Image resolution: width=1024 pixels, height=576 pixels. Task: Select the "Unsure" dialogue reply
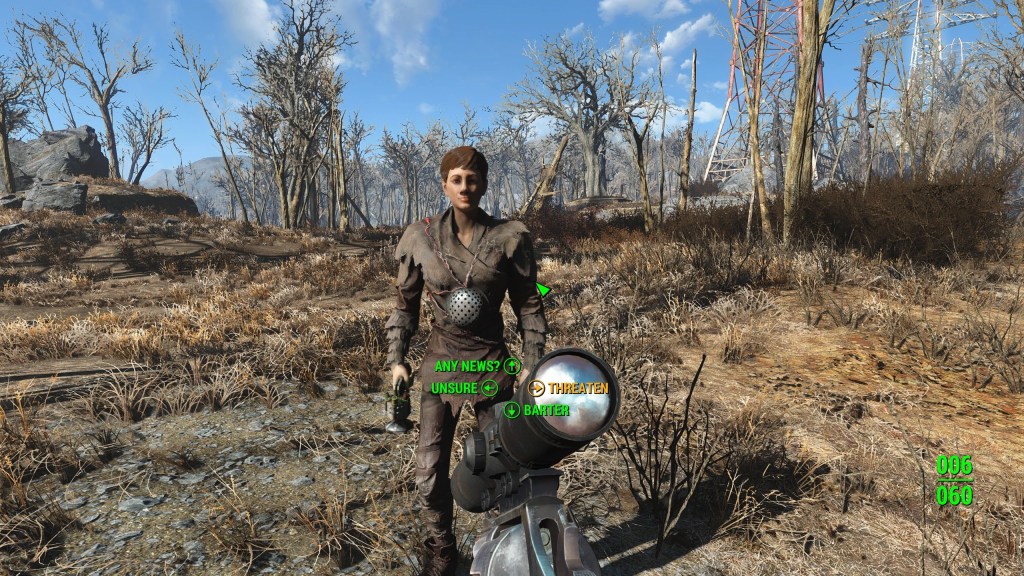(x=455, y=387)
